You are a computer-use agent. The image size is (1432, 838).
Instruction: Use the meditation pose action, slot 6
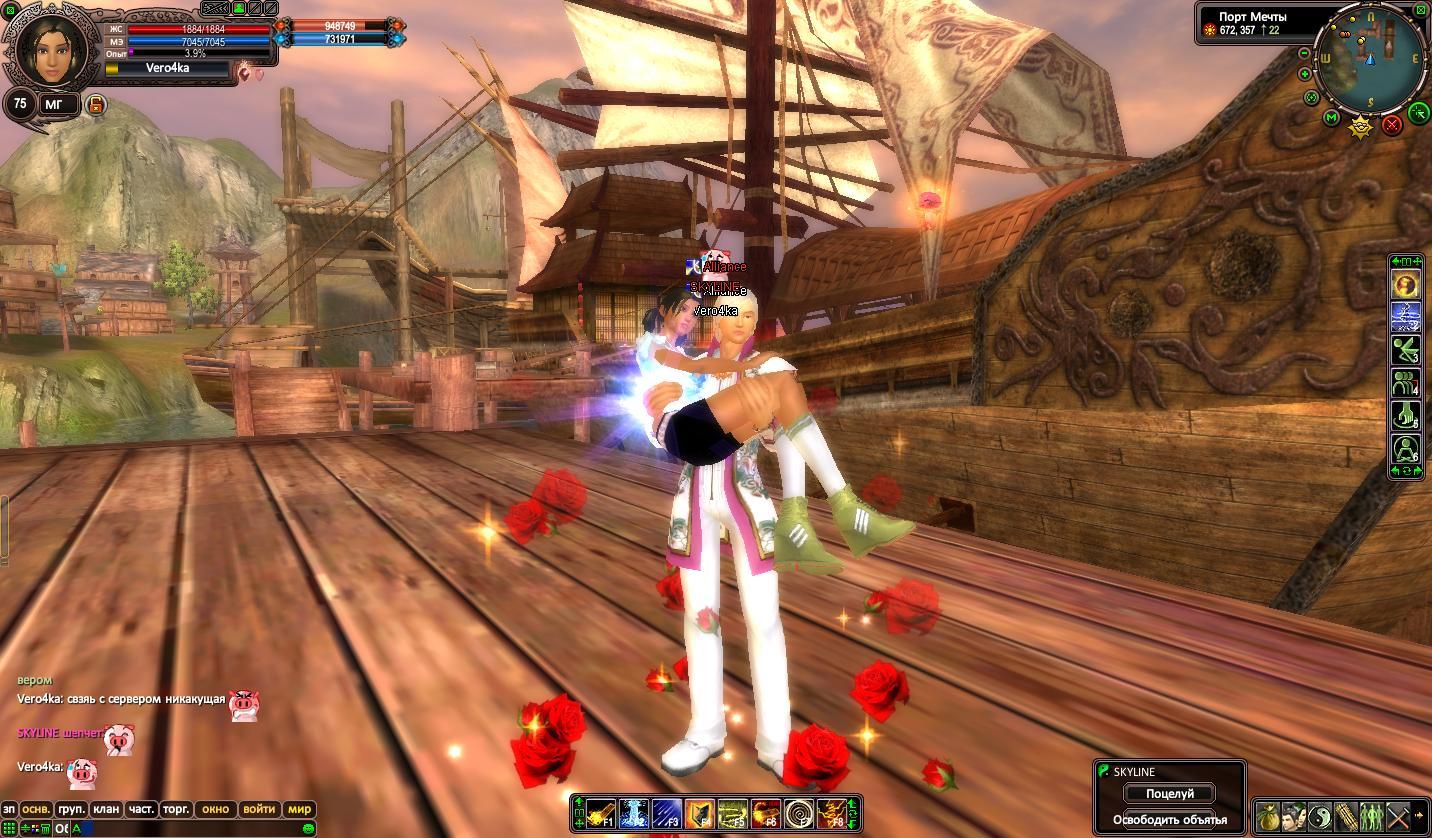point(1406,448)
